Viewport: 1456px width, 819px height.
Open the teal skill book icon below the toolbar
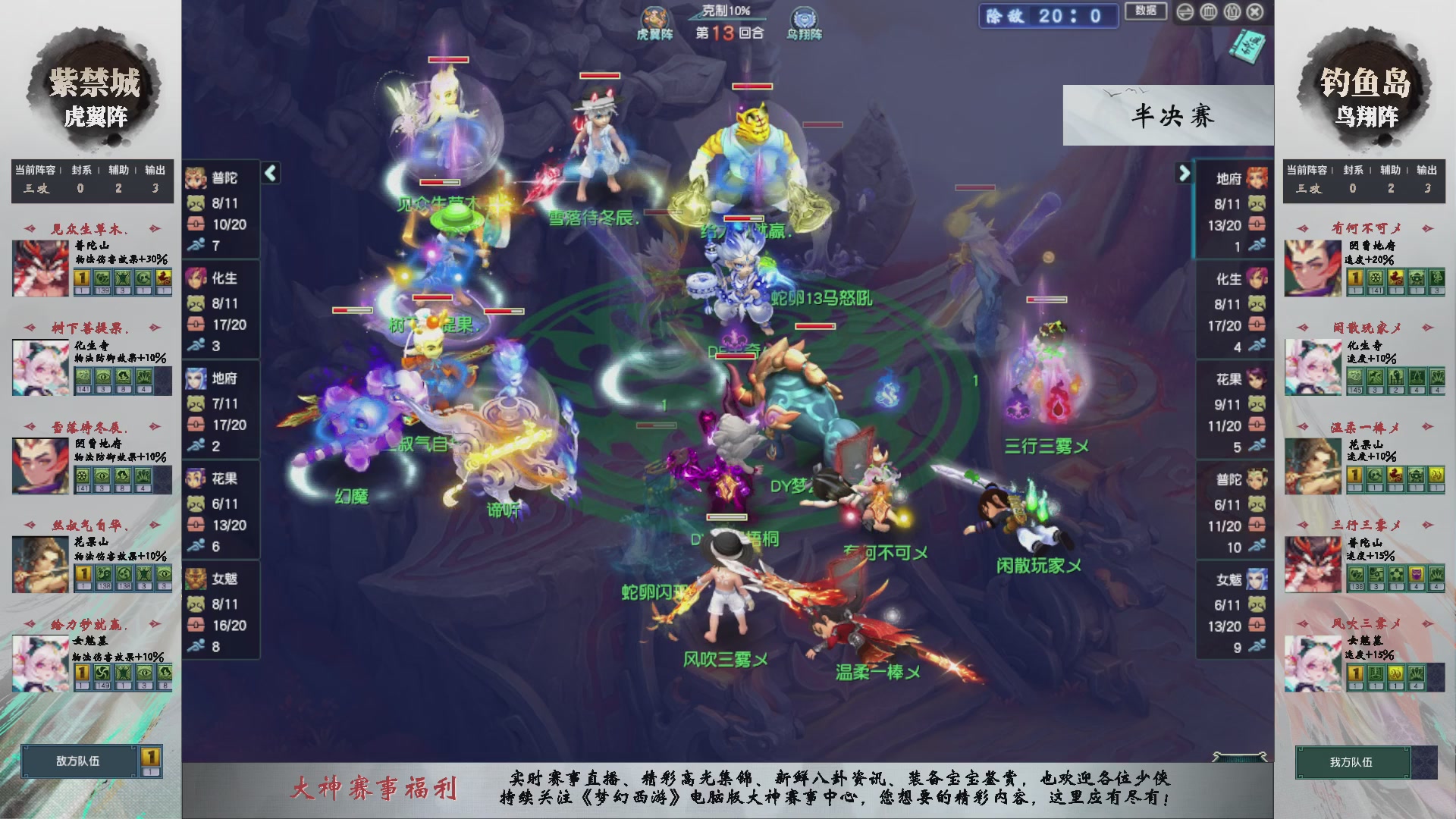pos(1247,45)
